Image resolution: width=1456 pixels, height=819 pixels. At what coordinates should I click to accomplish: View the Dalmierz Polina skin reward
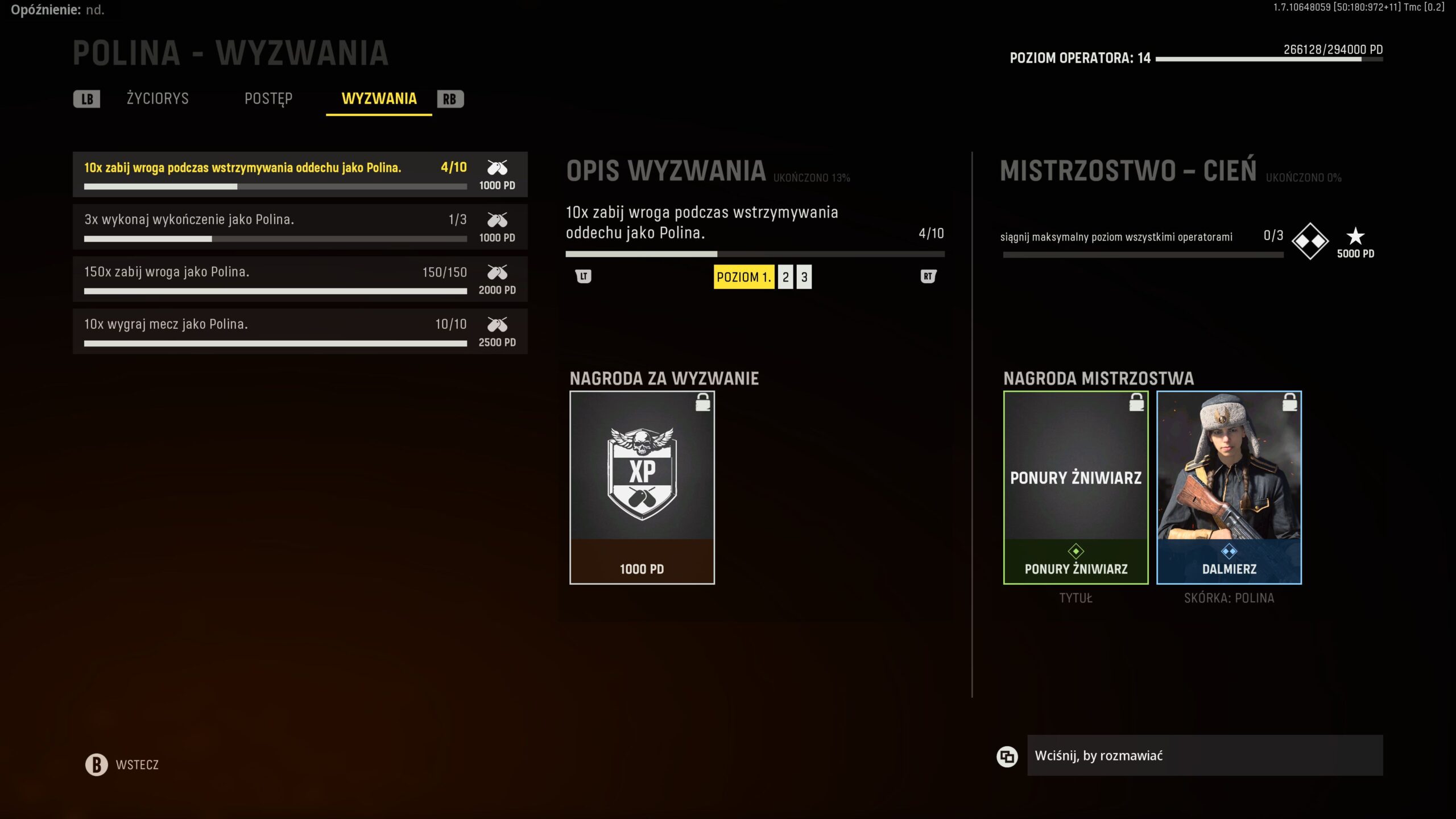1229,487
